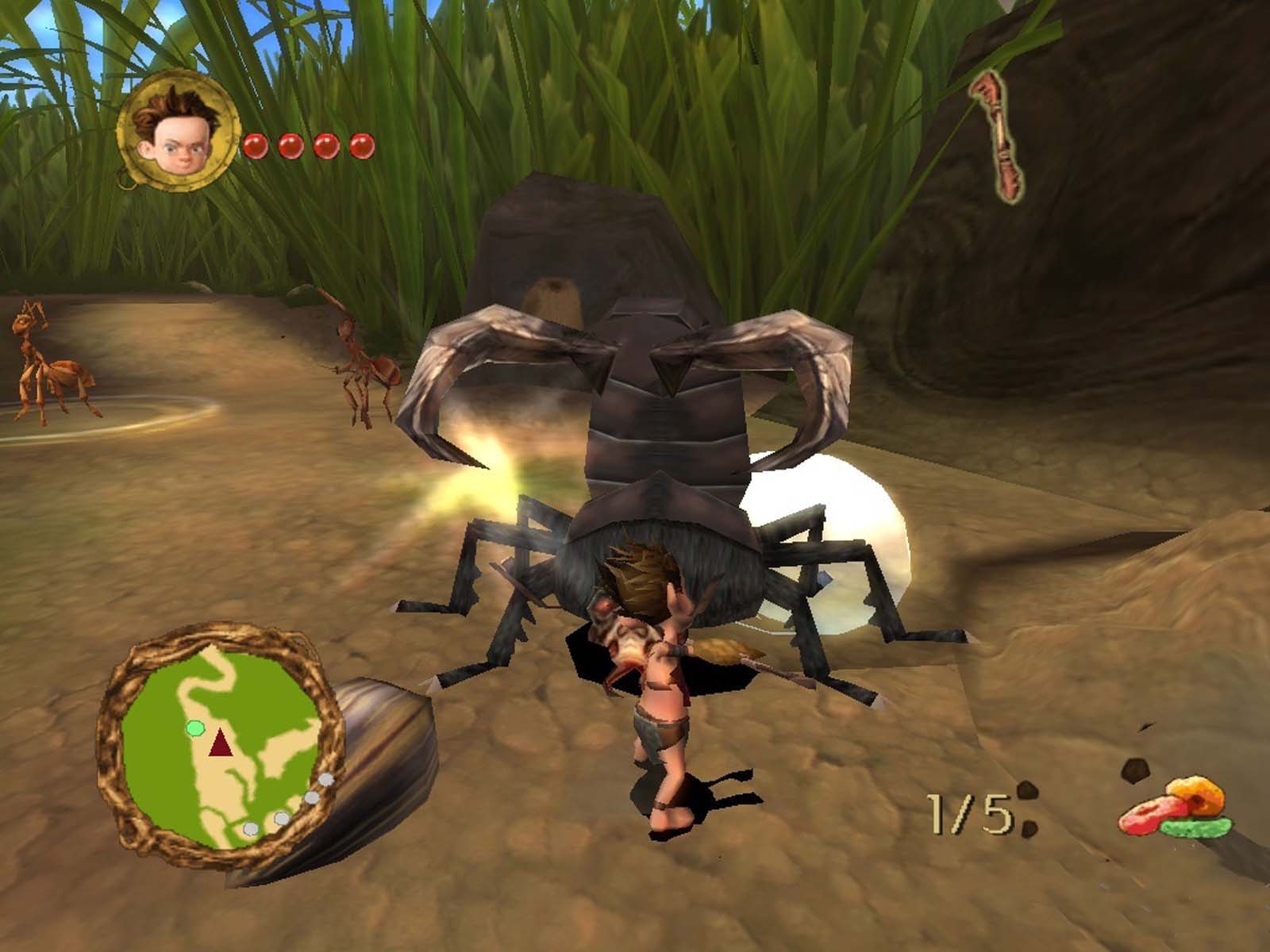Viewport: 1270px width, 952px height.
Task: Click Lucas's character portrait medallion
Action: 178,131
